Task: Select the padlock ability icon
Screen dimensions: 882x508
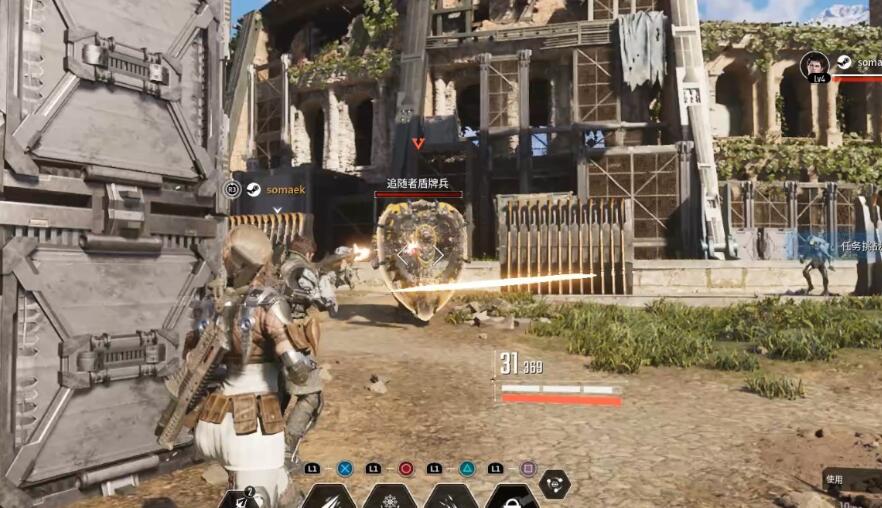Action: point(512,497)
